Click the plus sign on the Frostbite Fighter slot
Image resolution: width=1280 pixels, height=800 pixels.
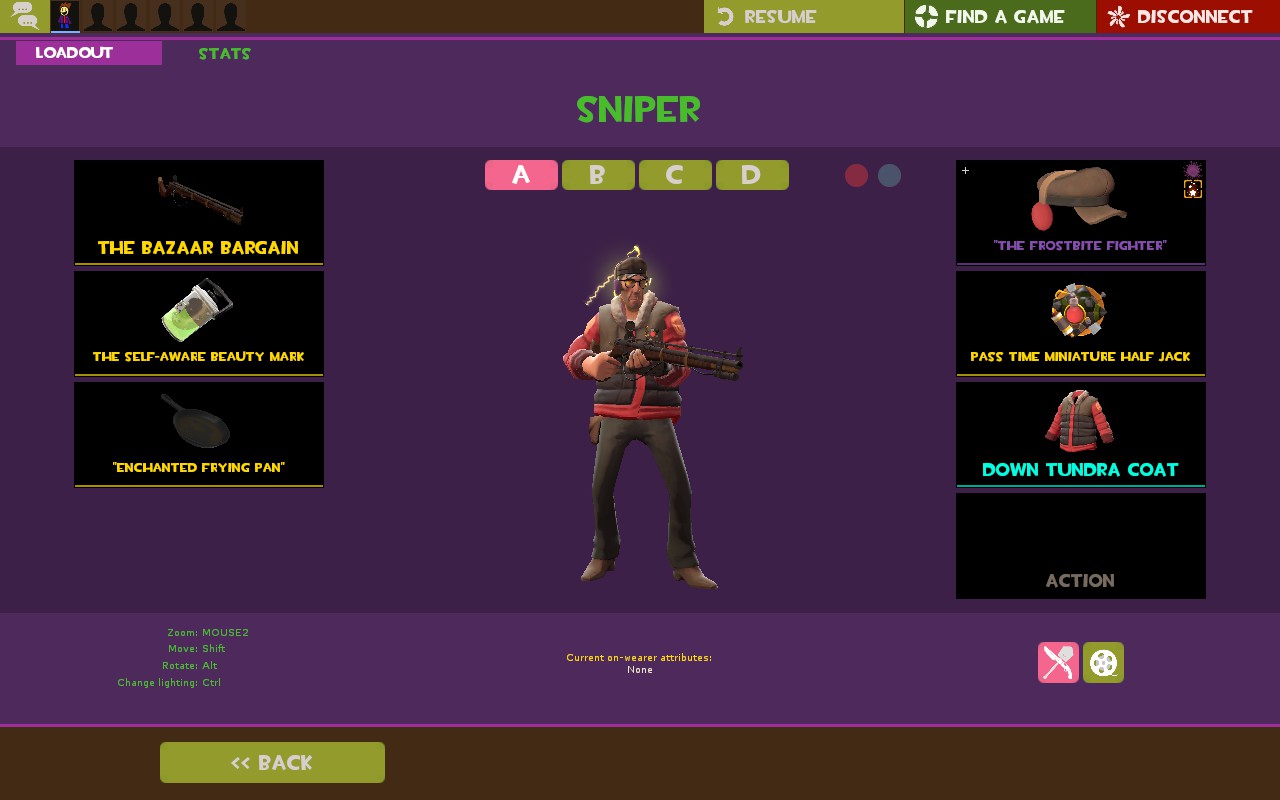[965, 171]
